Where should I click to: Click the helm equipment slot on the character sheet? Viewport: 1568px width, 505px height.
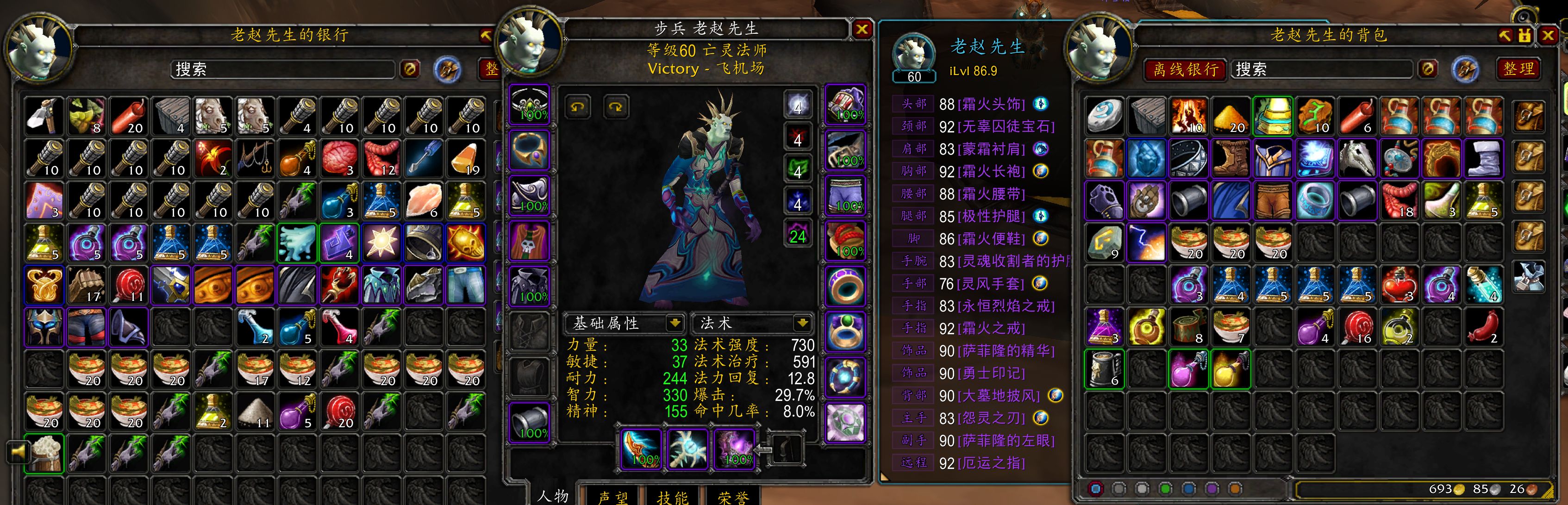click(x=529, y=105)
